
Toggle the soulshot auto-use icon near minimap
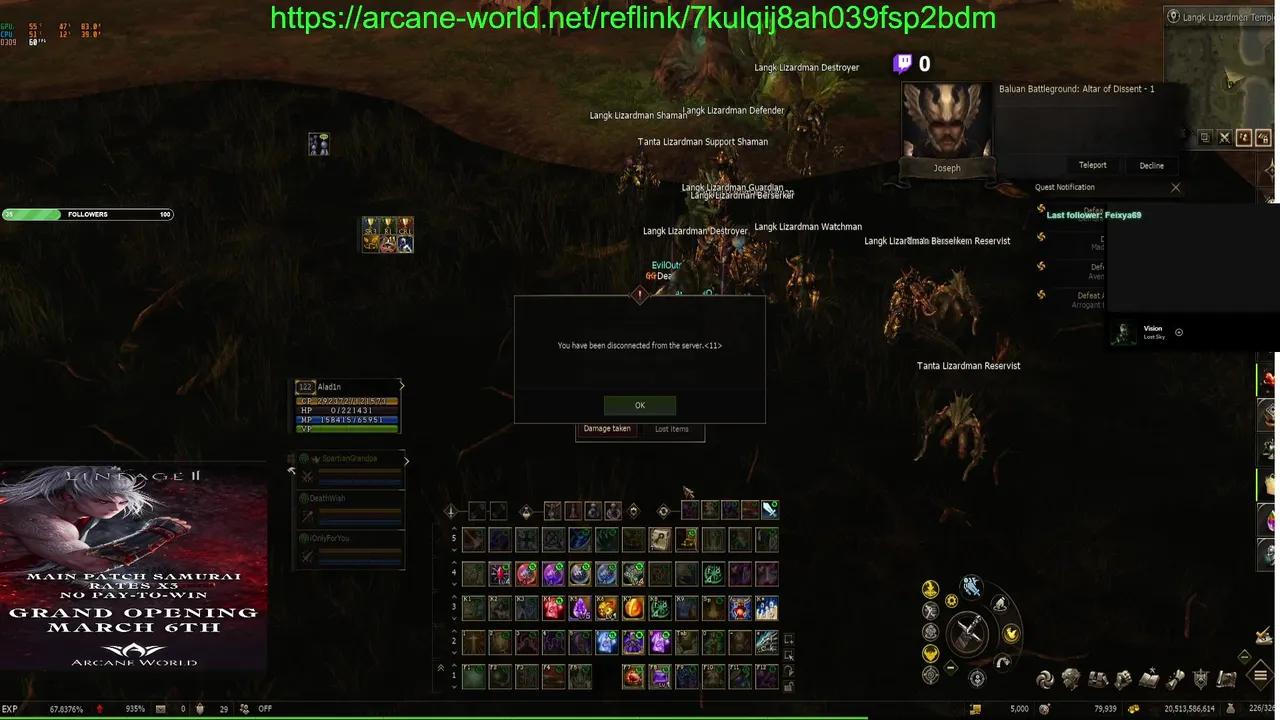tap(1243, 137)
